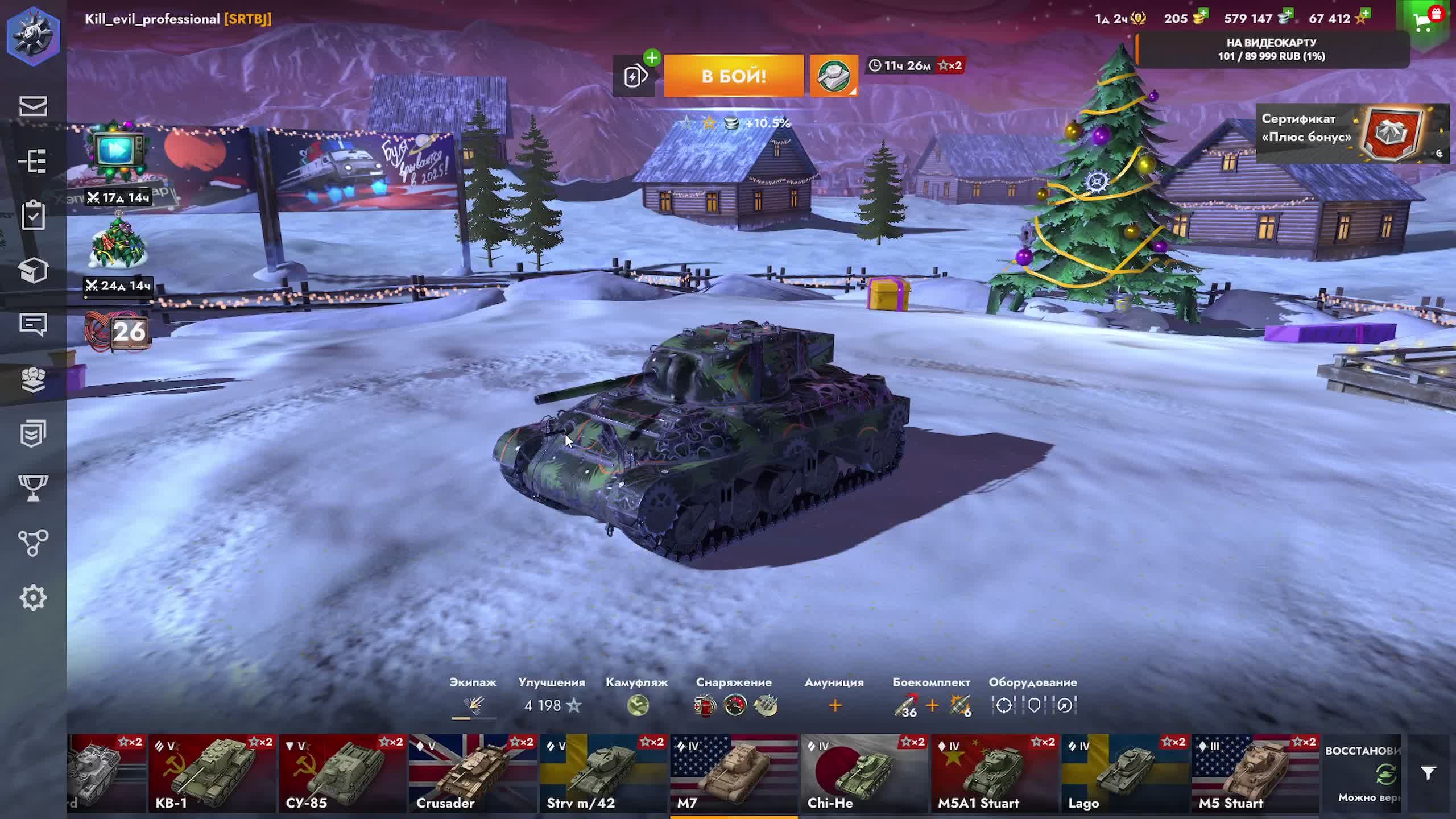1456x819 pixels.
Task: Open the Settings gear in the sidebar
Action: pyautogui.click(x=33, y=598)
